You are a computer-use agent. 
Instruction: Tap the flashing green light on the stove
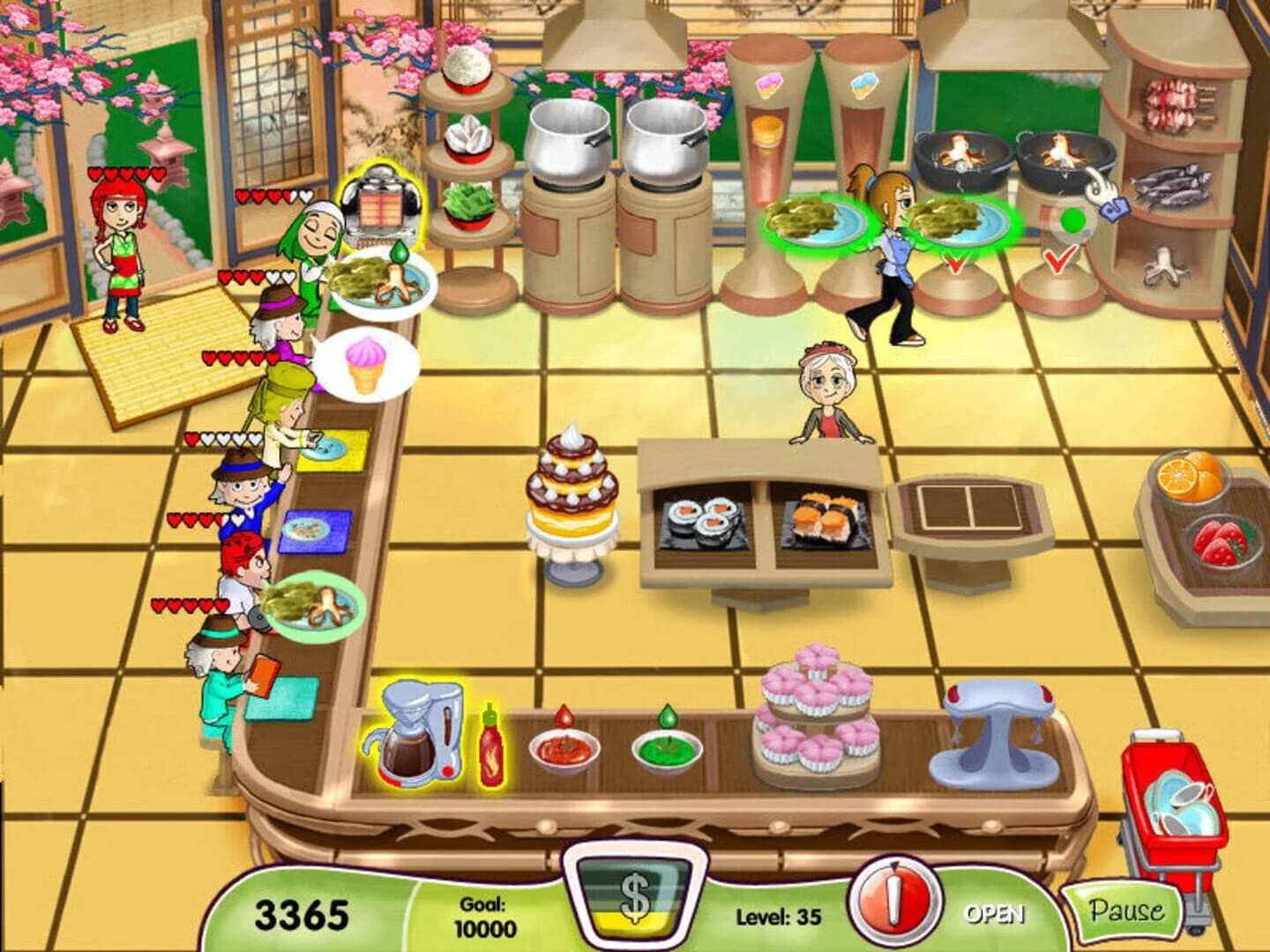click(1072, 218)
